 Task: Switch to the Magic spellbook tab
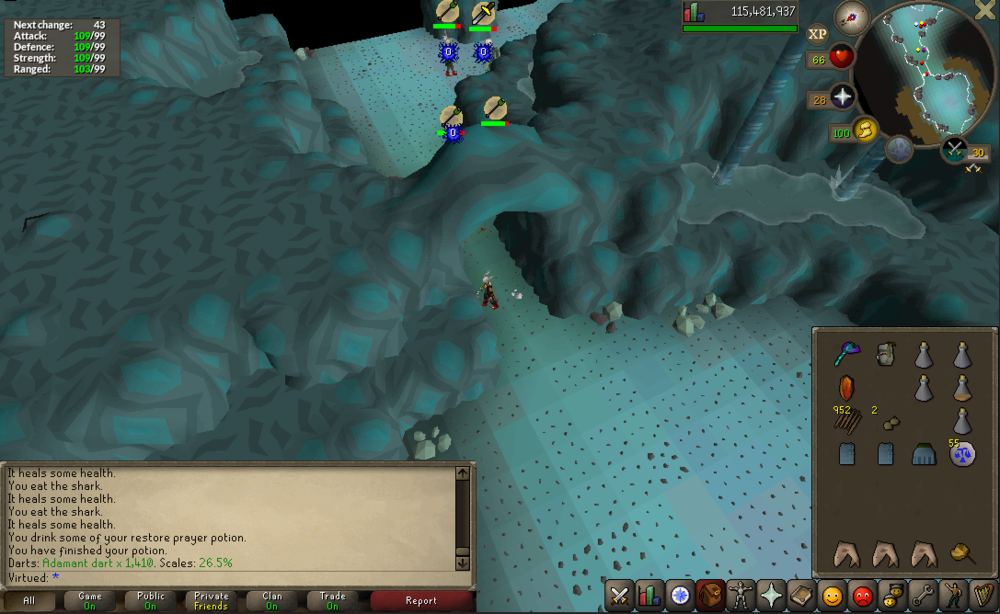pyautogui.click(x=801, y=596)
